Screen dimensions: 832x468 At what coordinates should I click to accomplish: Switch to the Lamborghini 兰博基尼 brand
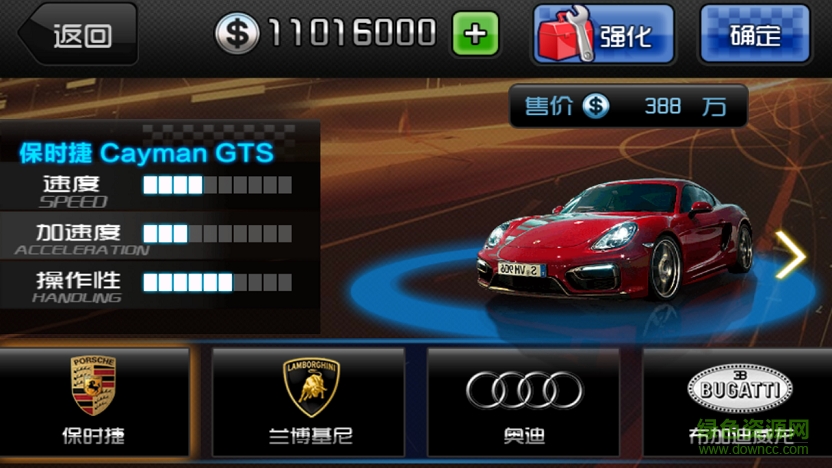308,402
